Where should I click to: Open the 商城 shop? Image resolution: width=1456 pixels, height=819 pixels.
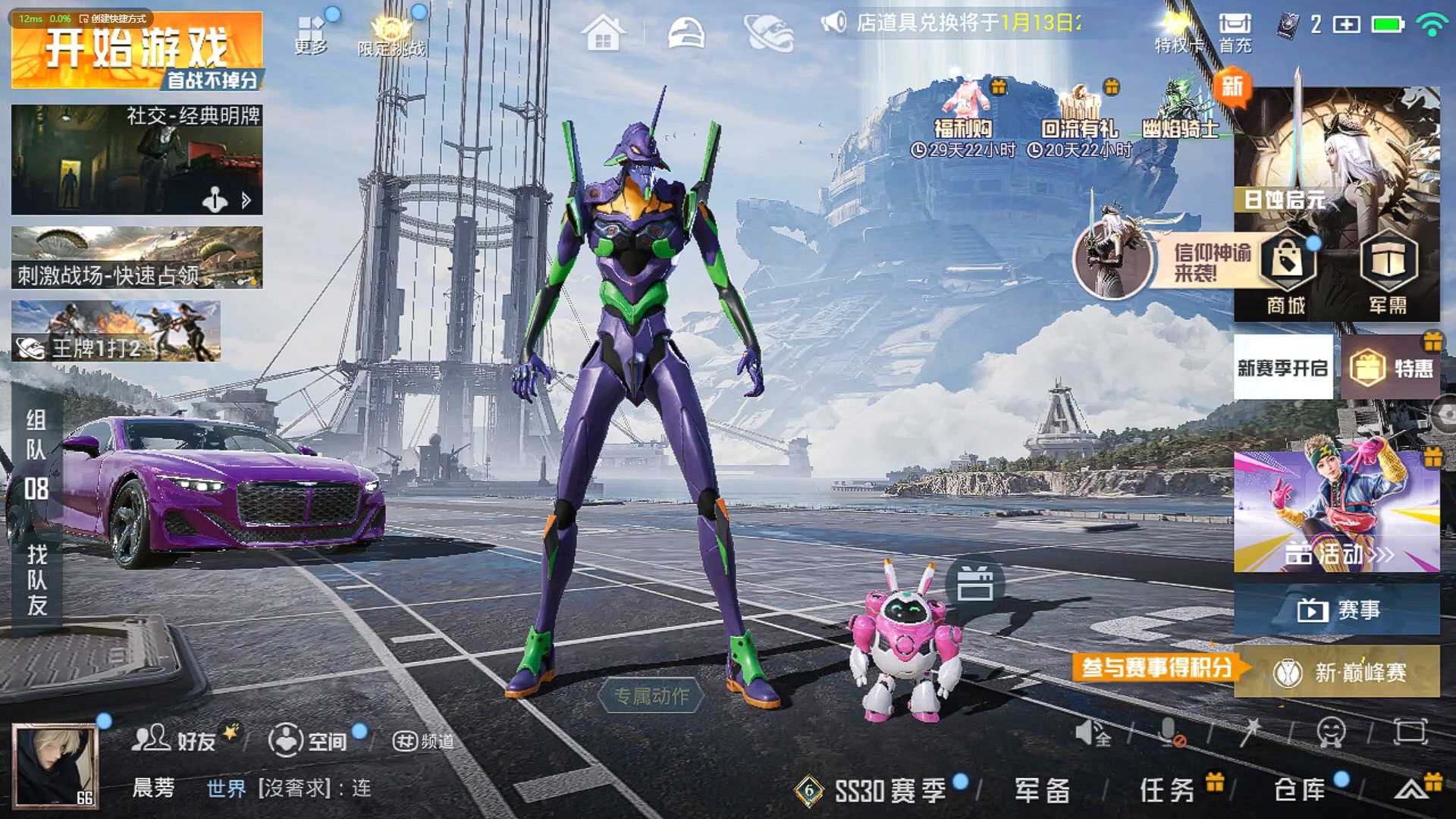coord(1286,273)
